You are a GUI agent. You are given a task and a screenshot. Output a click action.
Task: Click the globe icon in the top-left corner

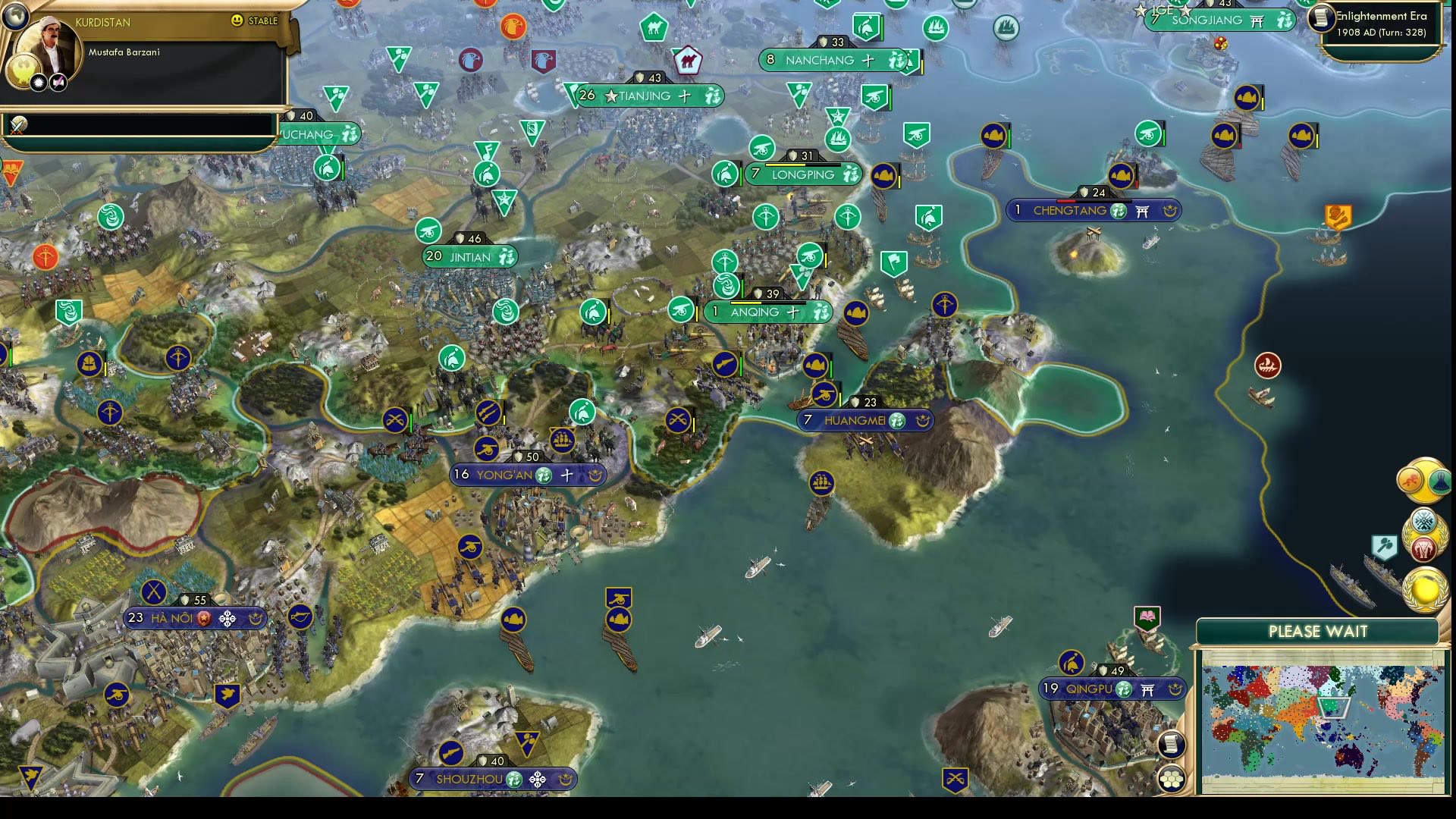(15, 17)
